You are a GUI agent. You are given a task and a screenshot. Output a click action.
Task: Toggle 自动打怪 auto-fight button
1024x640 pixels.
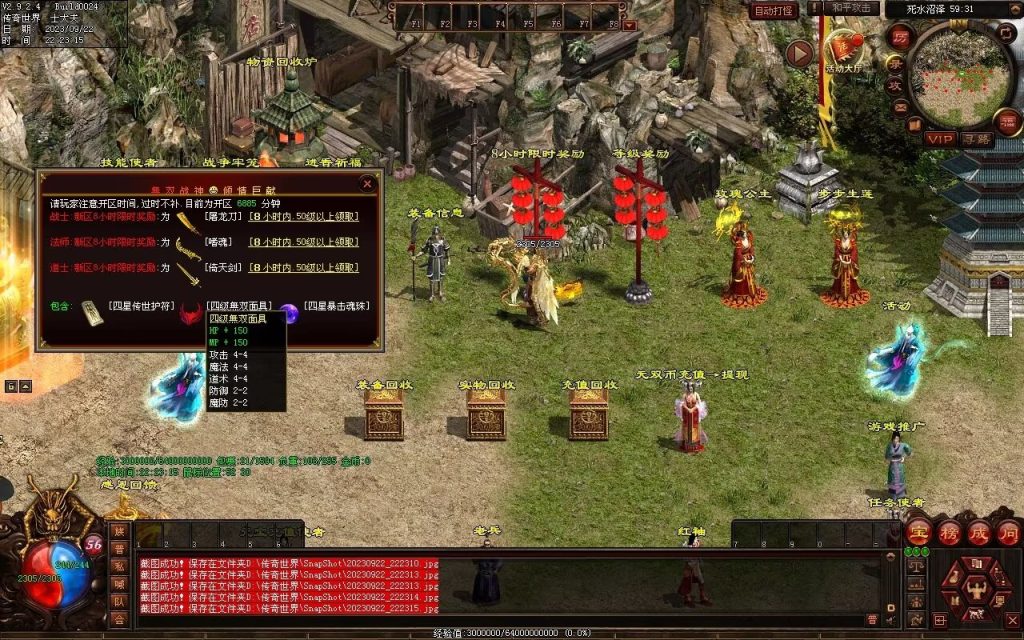click(774, 10)
